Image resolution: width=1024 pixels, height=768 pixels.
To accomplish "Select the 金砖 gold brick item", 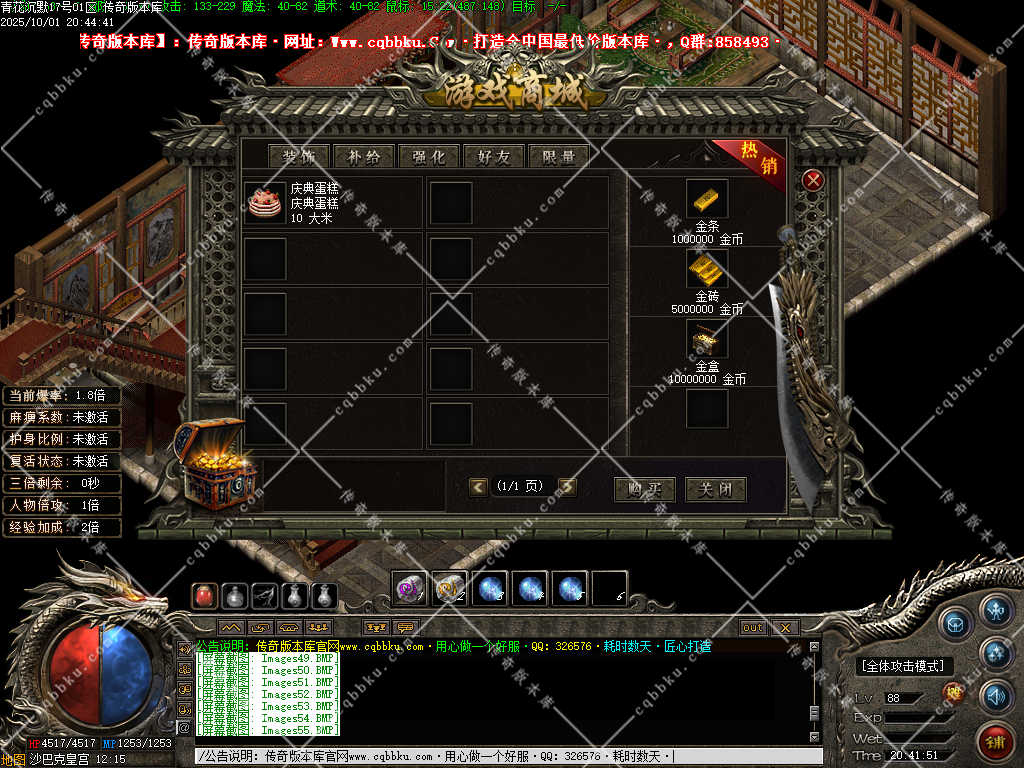I will (x=707, y=269).
